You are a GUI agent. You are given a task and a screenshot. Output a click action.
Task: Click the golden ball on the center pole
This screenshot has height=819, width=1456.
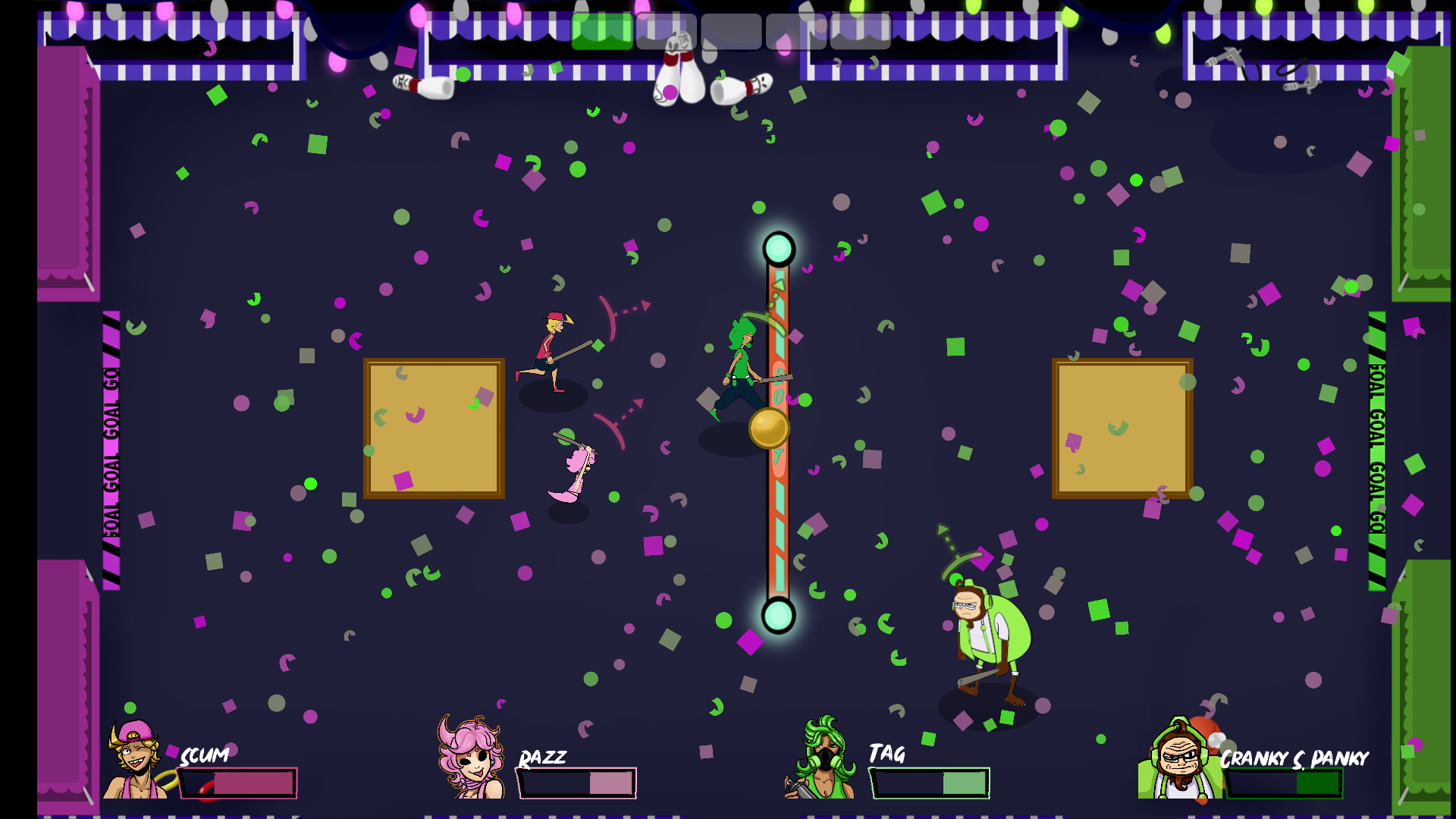[x=770, y=428]
